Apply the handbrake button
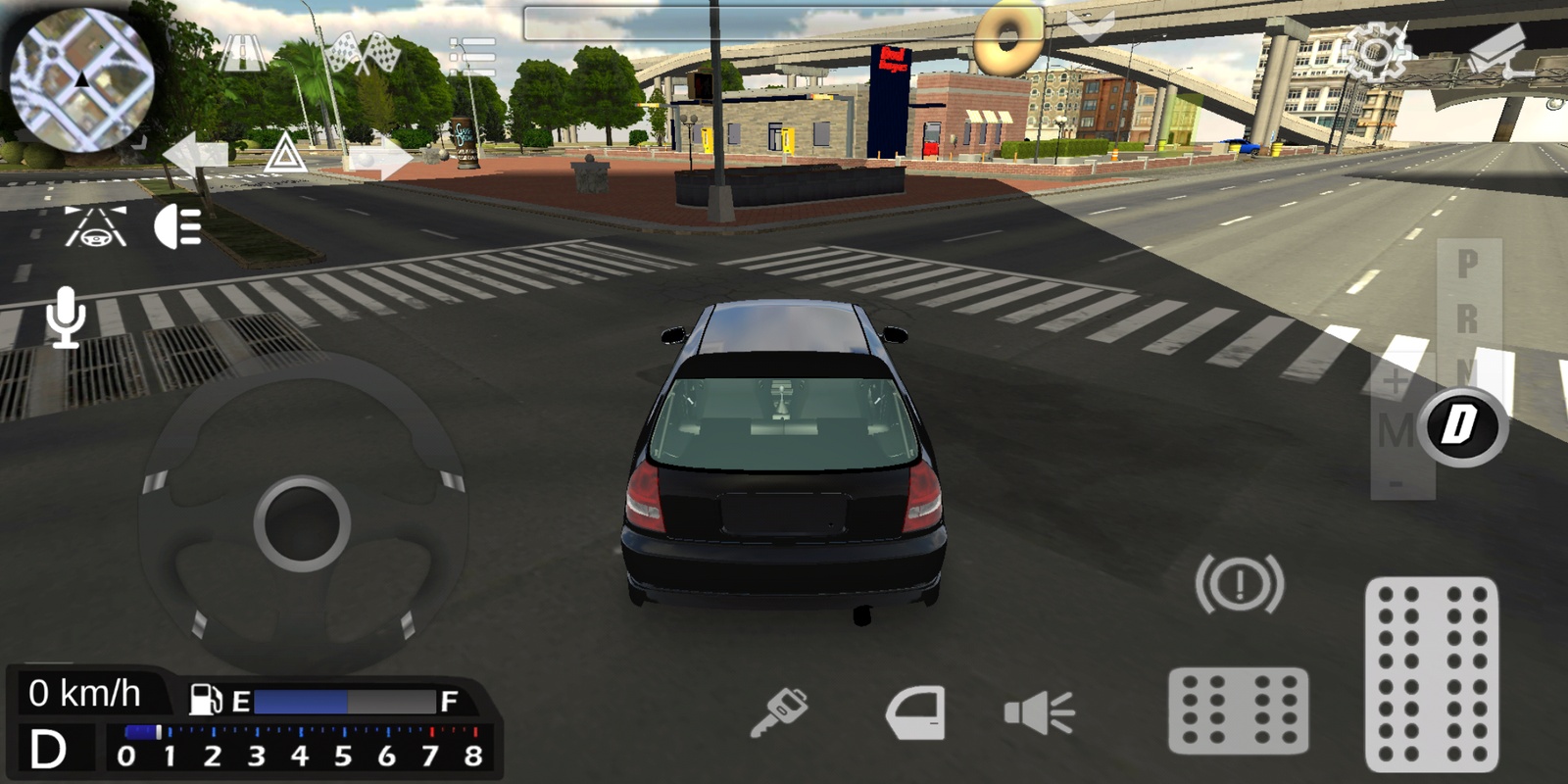The image size is (1568, 784). 1239,584
